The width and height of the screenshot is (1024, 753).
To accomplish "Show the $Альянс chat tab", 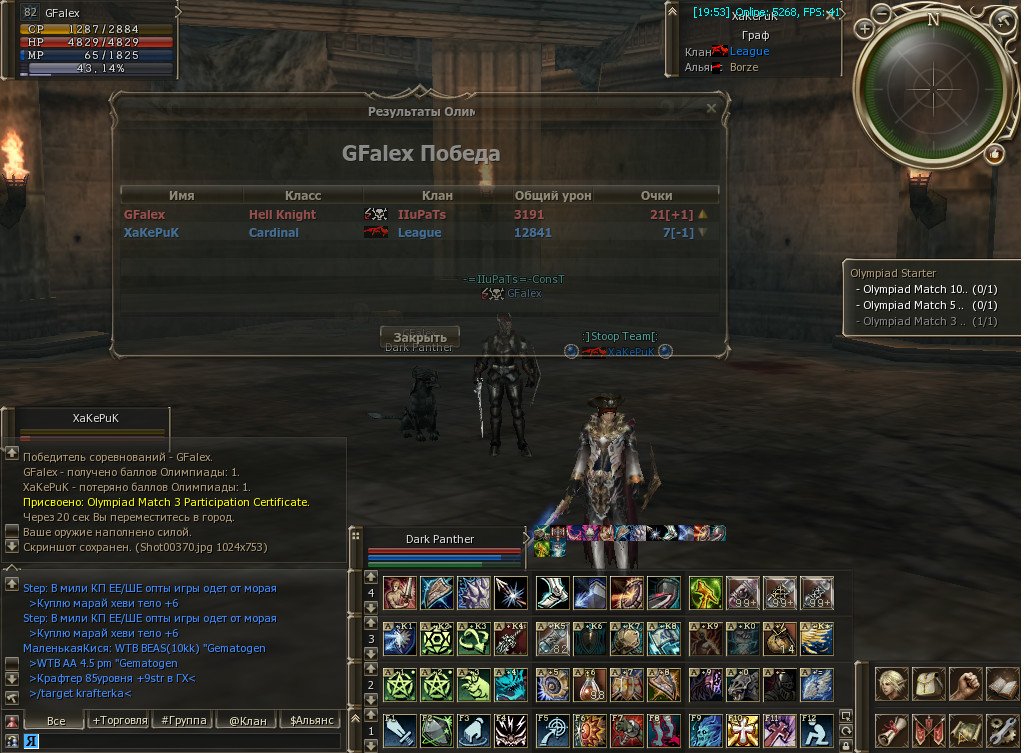I will click(x=310, y=720).
